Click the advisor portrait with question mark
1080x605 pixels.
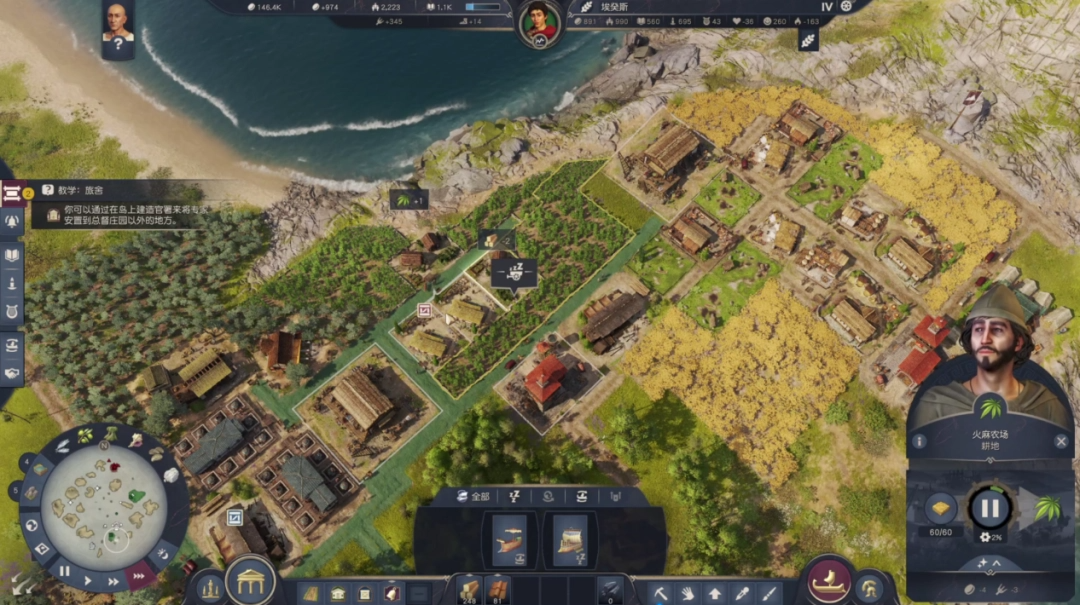118,27
